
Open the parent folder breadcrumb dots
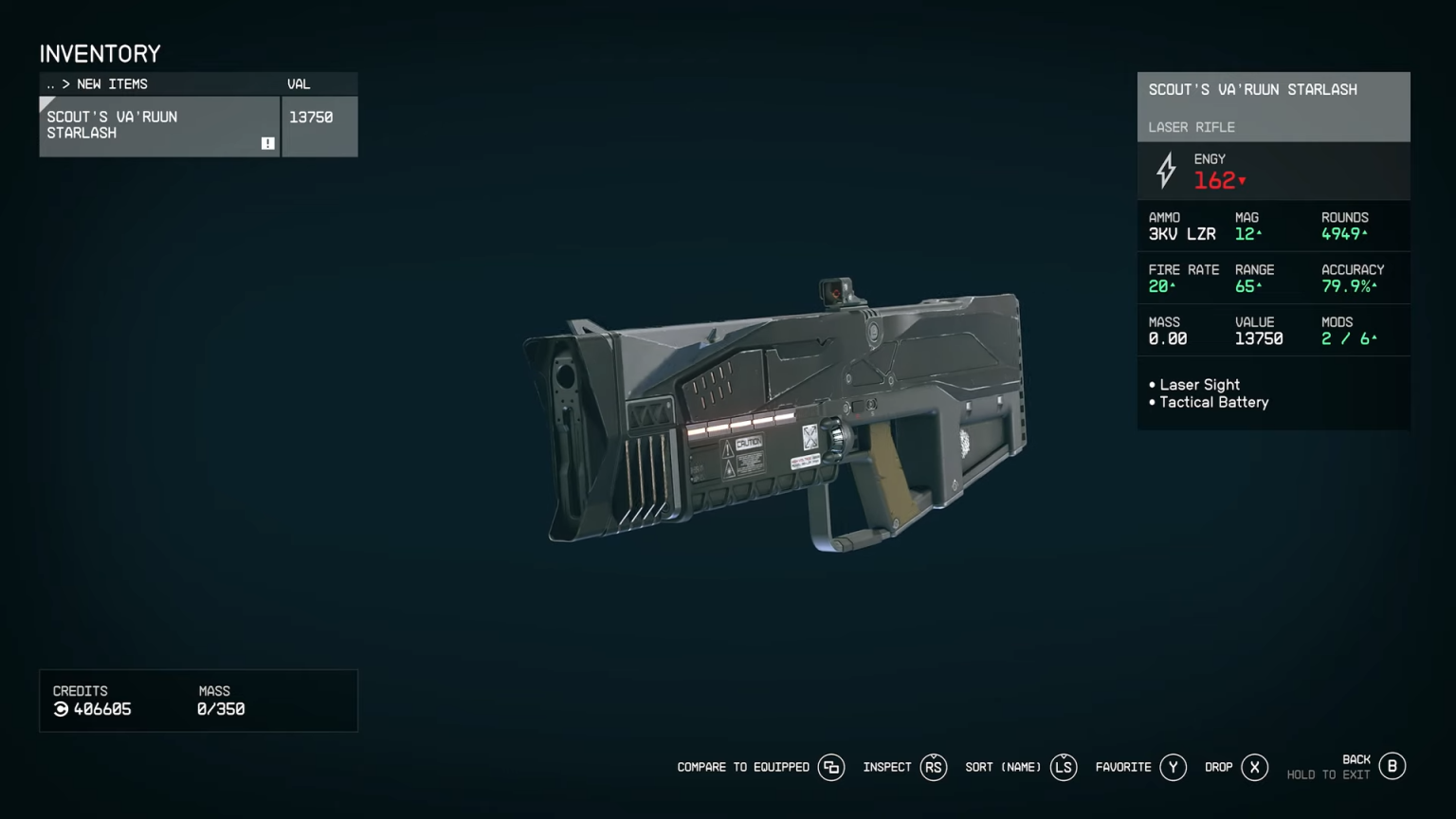(48, 84)
